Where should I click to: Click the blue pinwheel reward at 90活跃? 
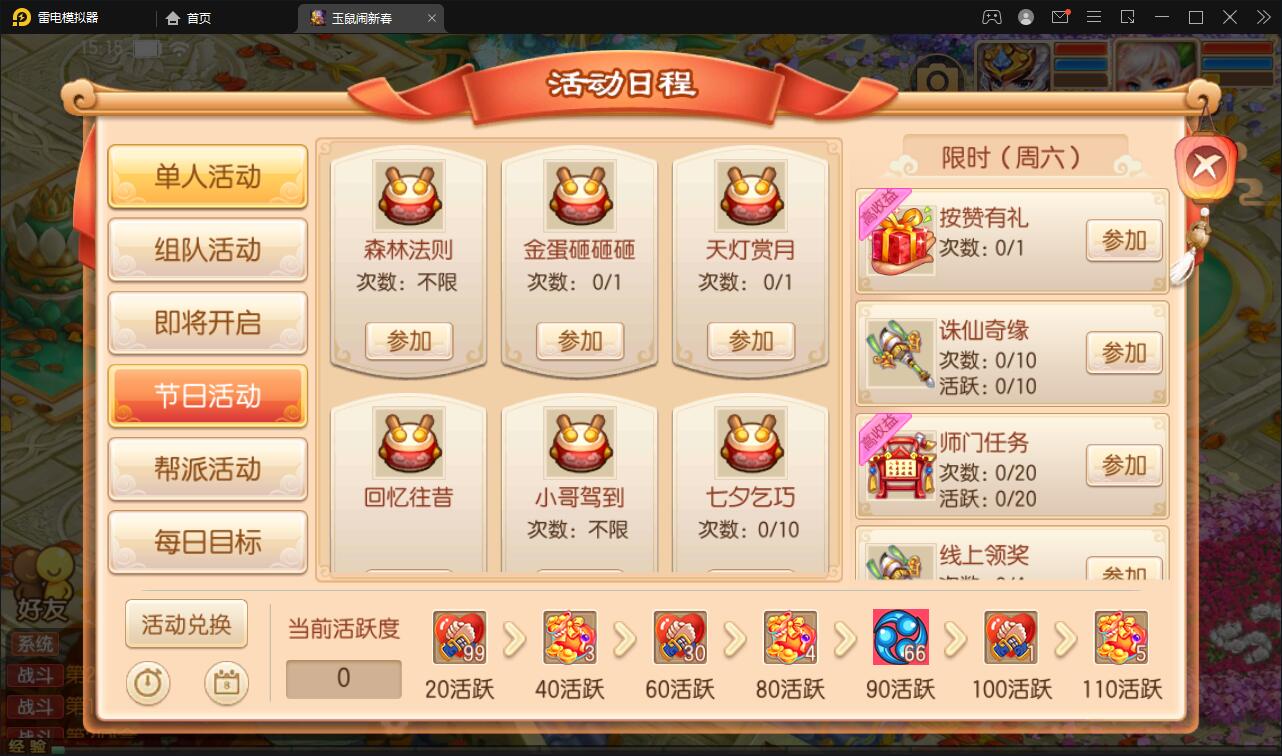click(902, 636)
